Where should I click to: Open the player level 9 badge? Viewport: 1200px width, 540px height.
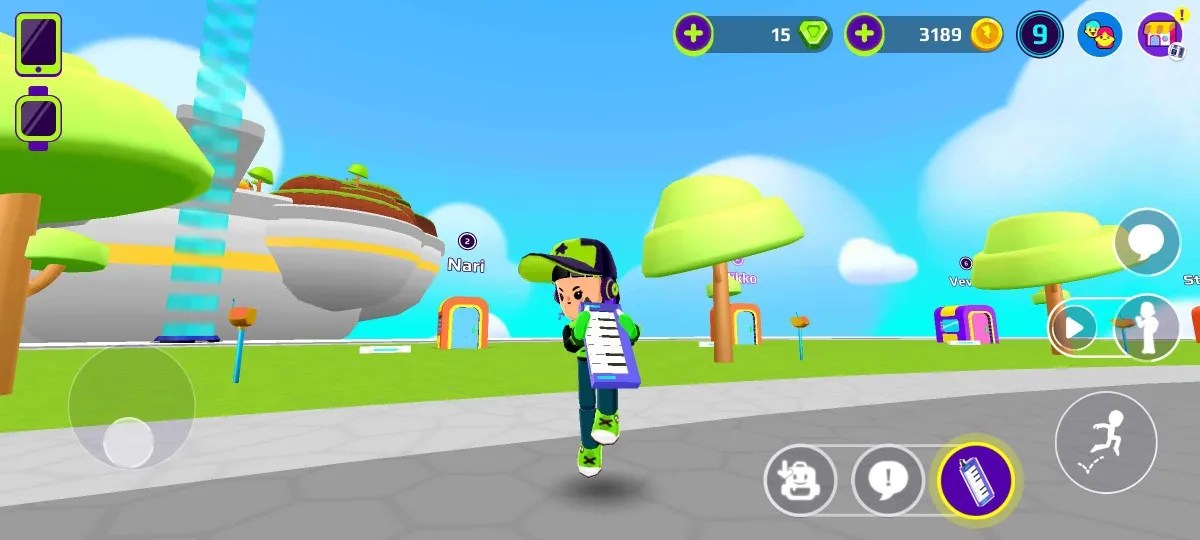pyautogui.click(x=1039, y=35)
